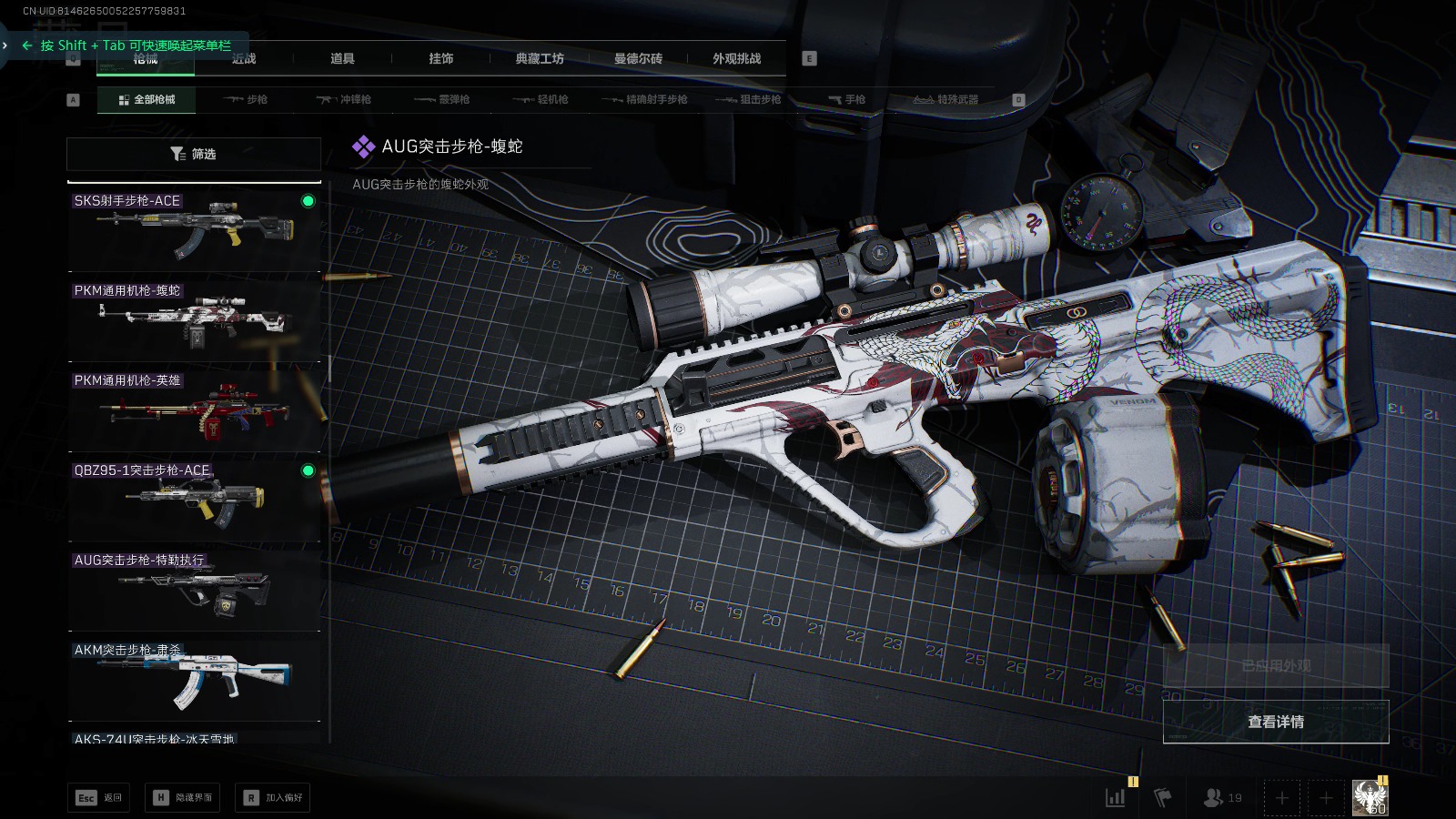Go to the 典藏工坊 workshop tab
Image resolution: width=1456 pixels, height=819 pixels.
click(x=540, y=58)
